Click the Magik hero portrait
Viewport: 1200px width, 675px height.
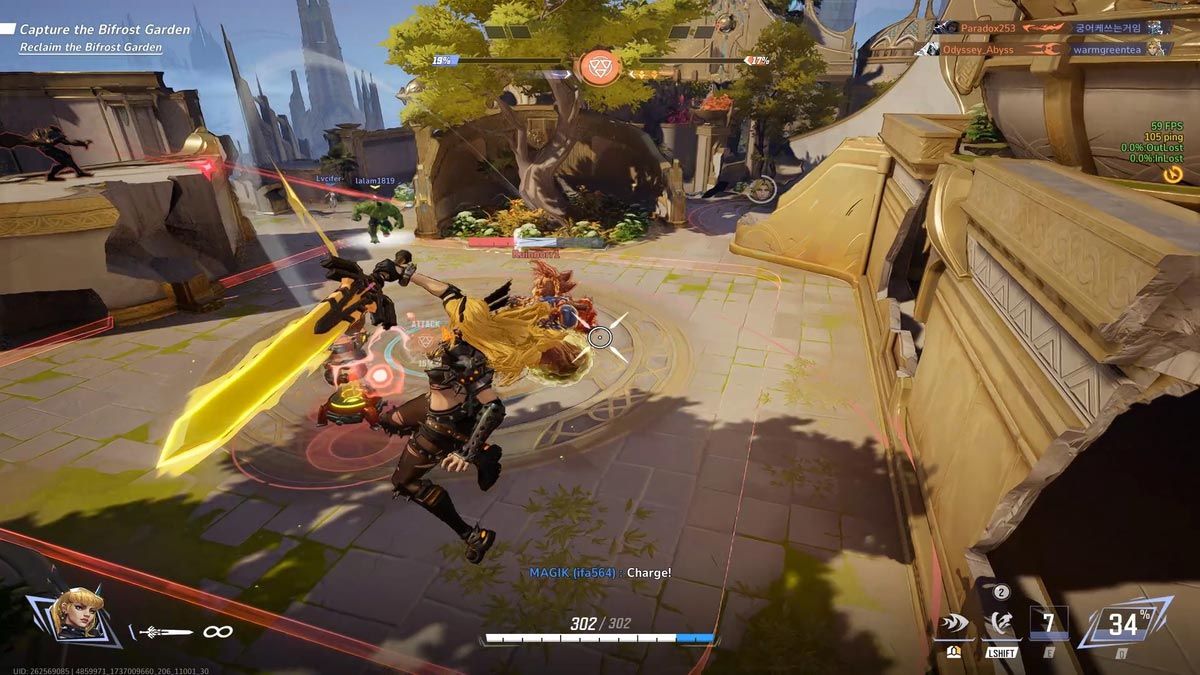pos(75,615)
